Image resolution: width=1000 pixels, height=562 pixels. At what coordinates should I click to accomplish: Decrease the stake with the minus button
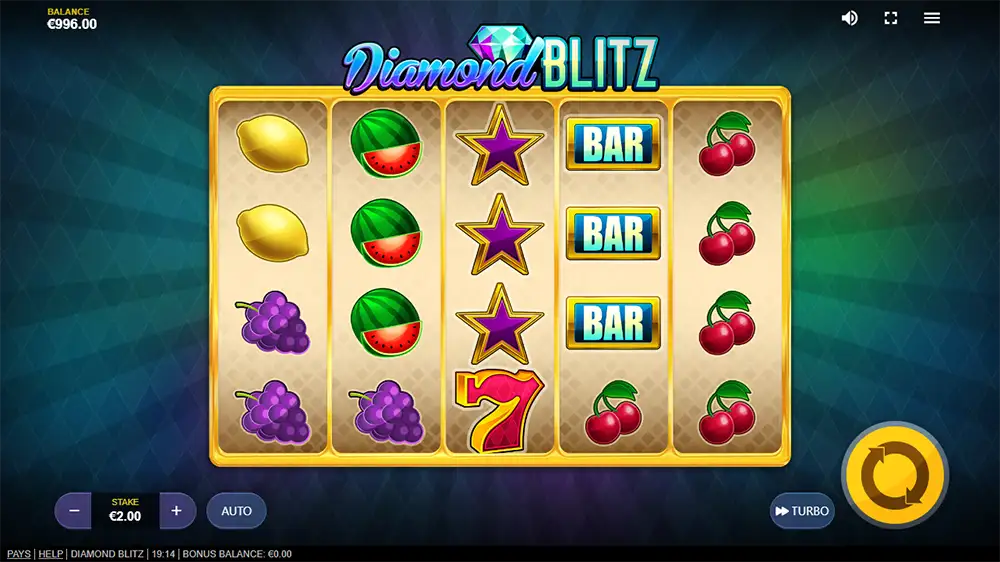click(74, 510)
